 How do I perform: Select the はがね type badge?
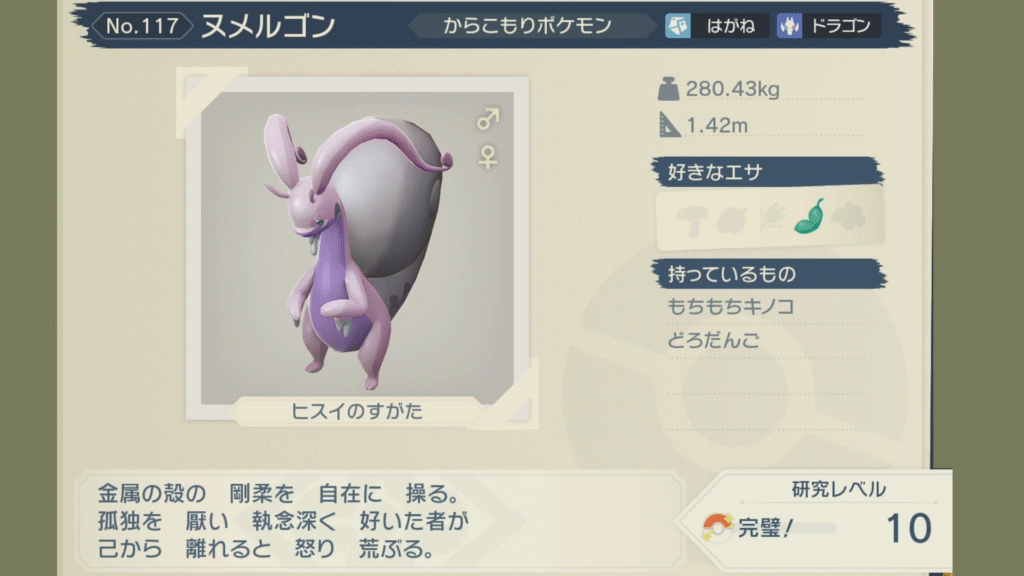(x=716, y=26)
